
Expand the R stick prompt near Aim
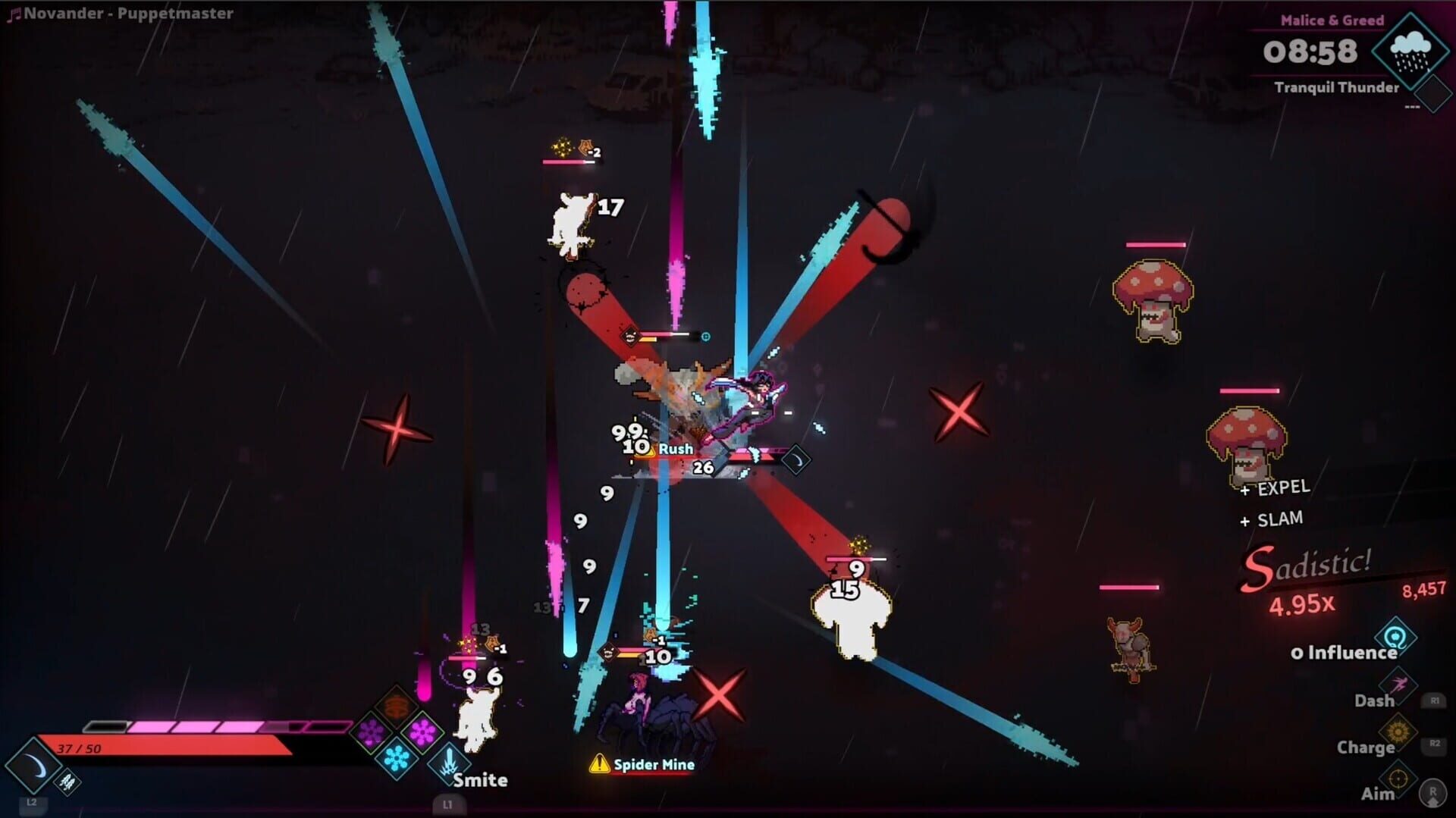pyautogui.click(x=1432, y=794)
